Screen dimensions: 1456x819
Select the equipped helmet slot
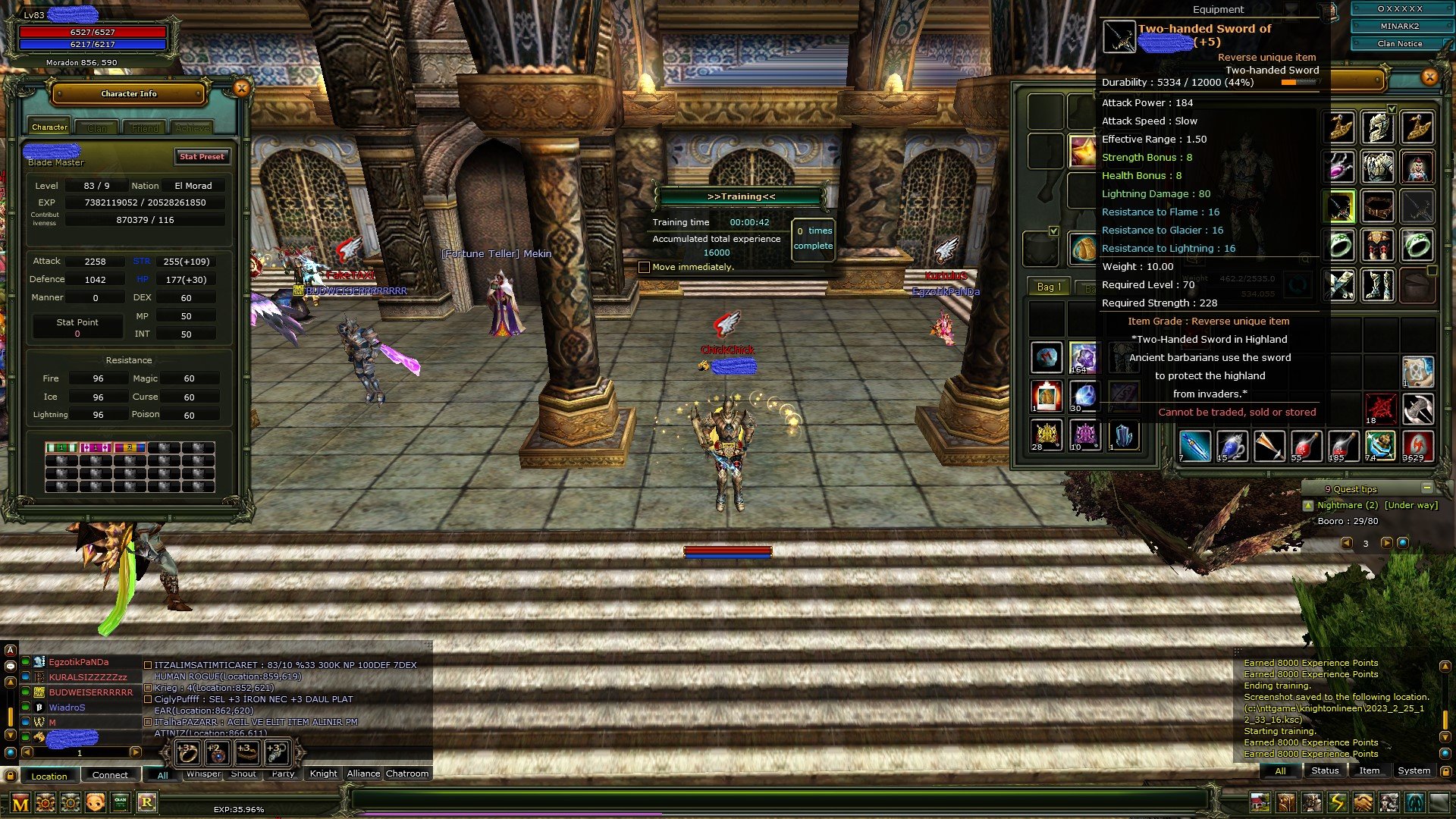(1378, 127)
